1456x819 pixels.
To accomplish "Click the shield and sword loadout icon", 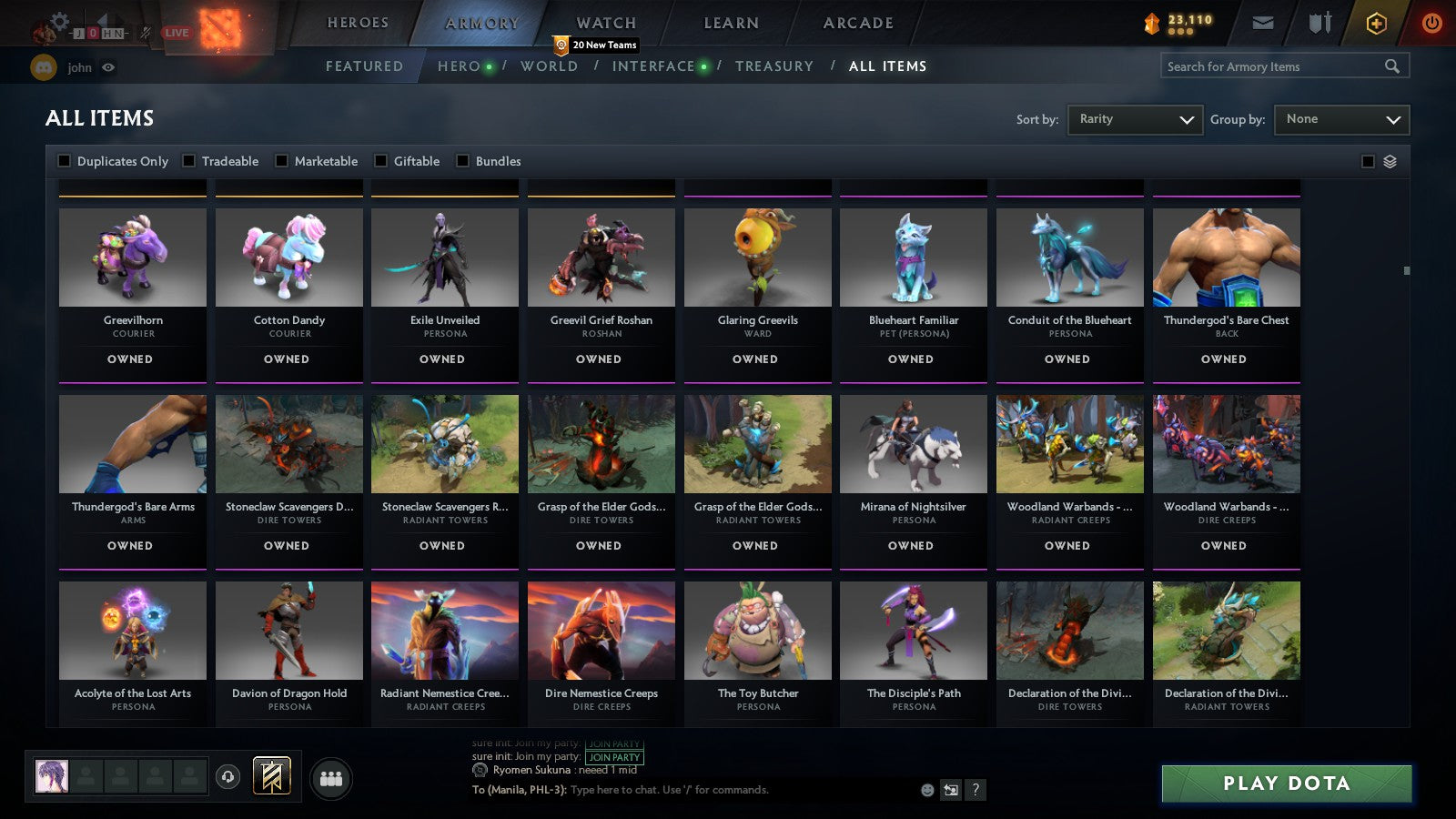I will 1318,23.
